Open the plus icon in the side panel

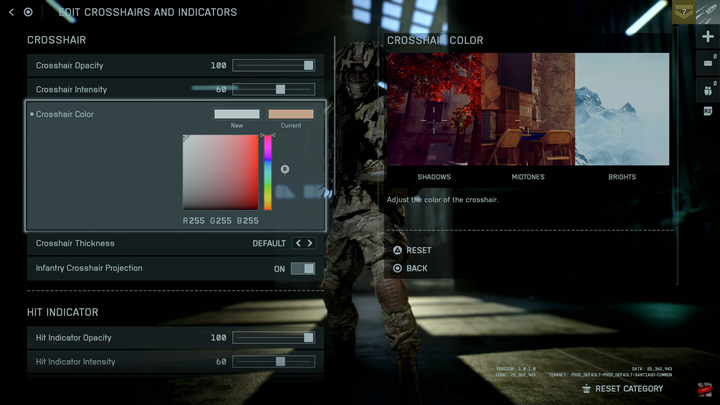pyautogui.click(x=708, y=37)
